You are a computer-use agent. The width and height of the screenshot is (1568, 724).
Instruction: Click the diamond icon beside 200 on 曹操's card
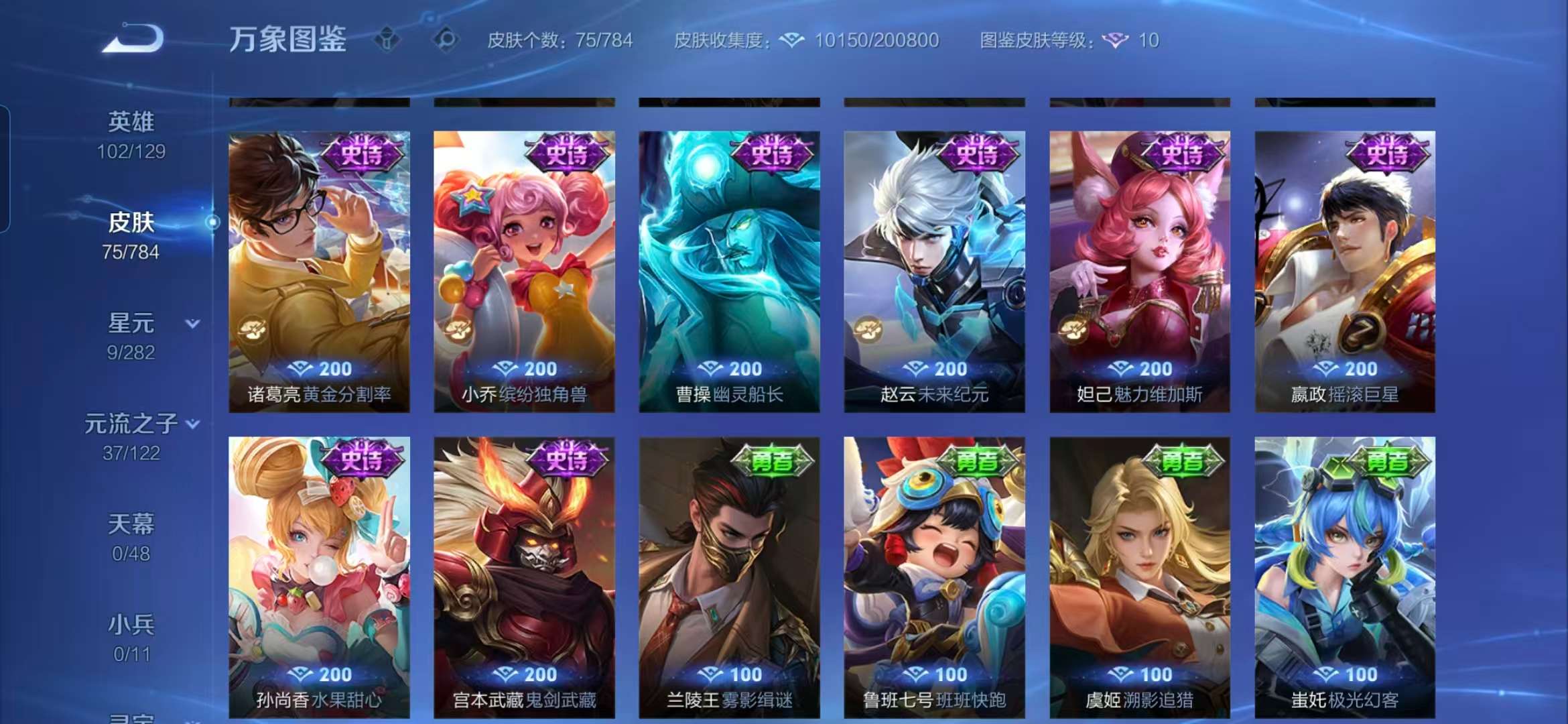pyautogui.click(x=711, y=368)
